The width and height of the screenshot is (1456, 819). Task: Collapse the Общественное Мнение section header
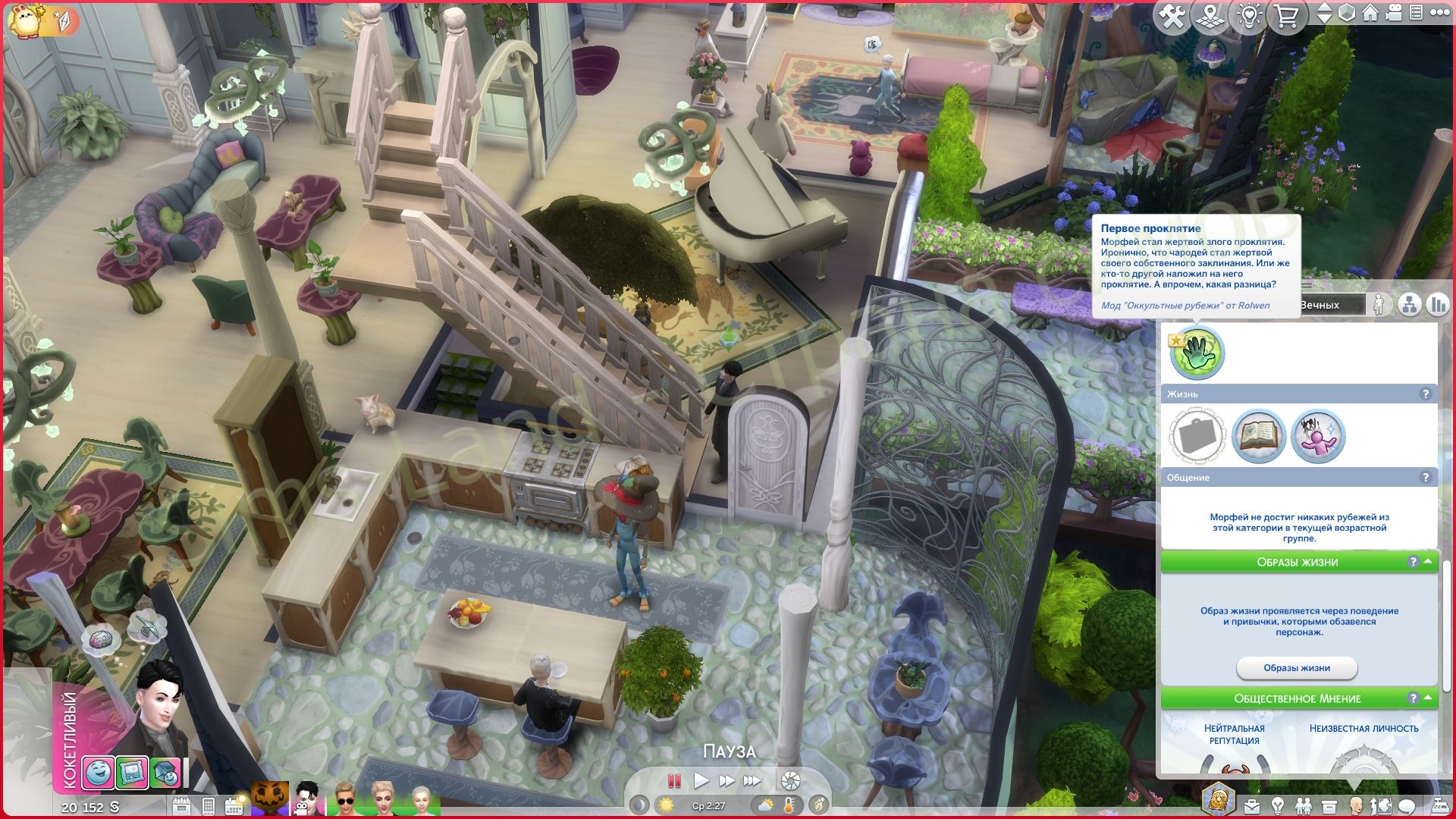(1428, 698)
